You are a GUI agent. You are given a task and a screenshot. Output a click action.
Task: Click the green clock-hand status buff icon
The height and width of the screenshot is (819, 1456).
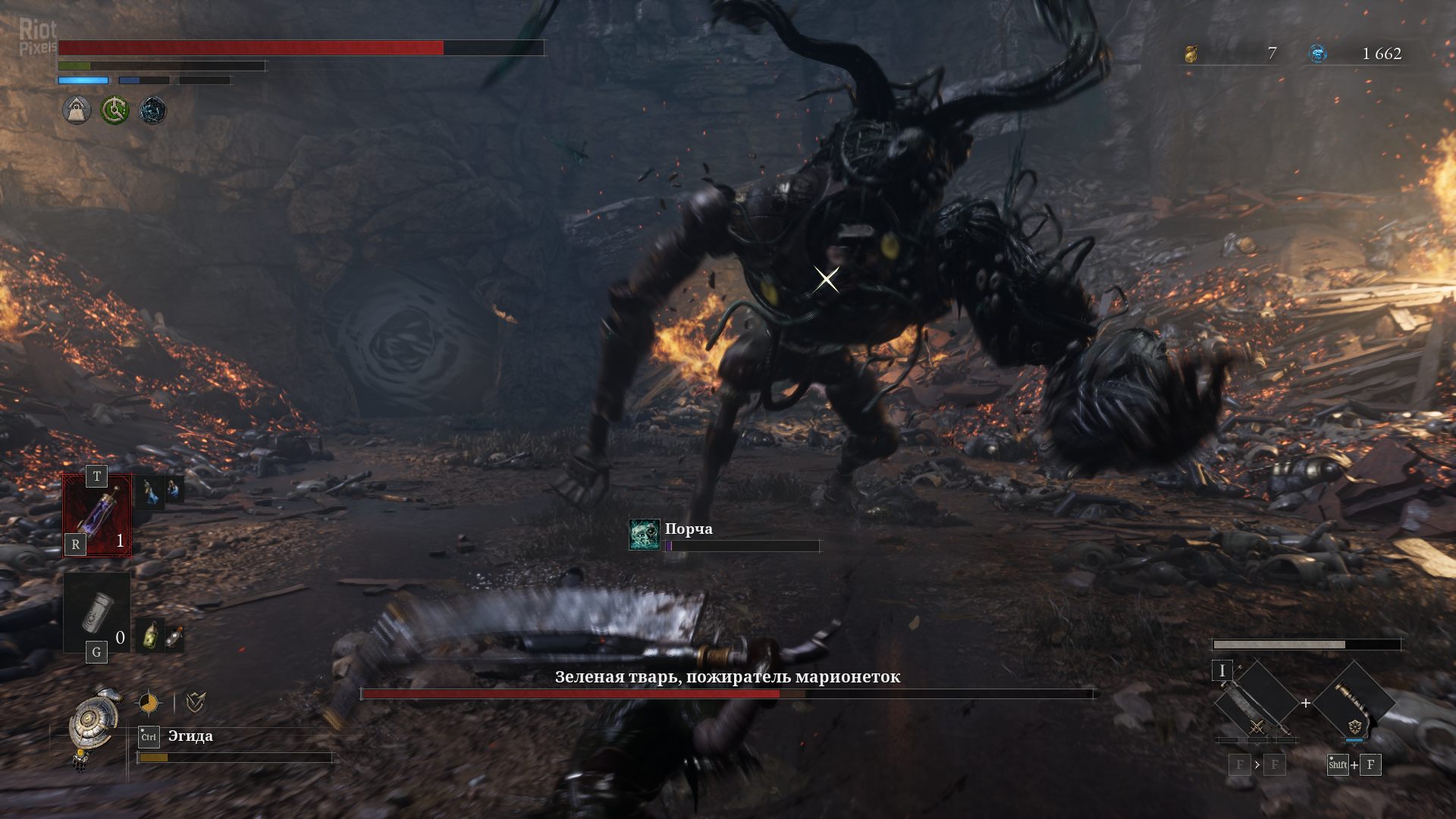(115, 111)
